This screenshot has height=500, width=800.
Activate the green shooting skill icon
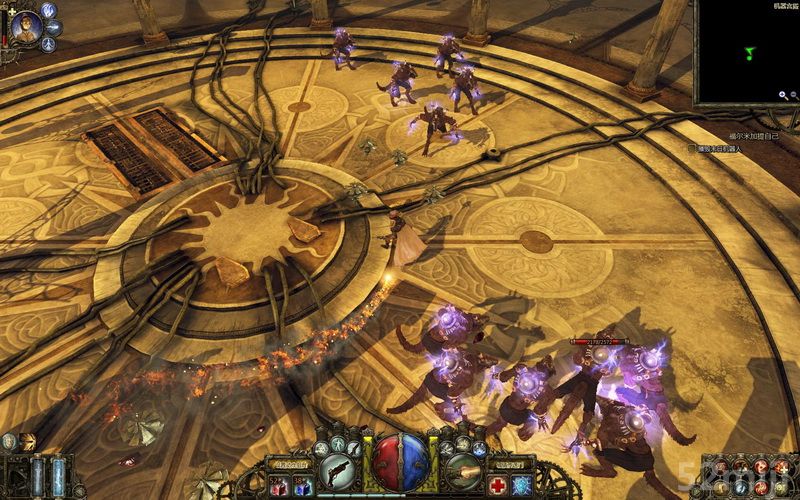click(x=463, y=469)
